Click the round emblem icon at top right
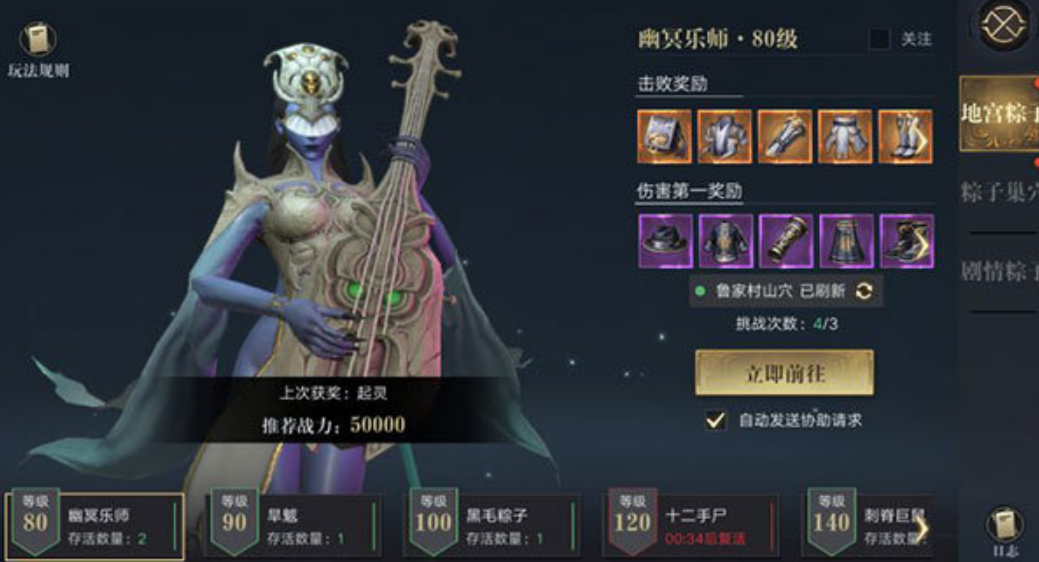Image resolution: width=1039 pixels, height=562 pixels. (1005, 27)
